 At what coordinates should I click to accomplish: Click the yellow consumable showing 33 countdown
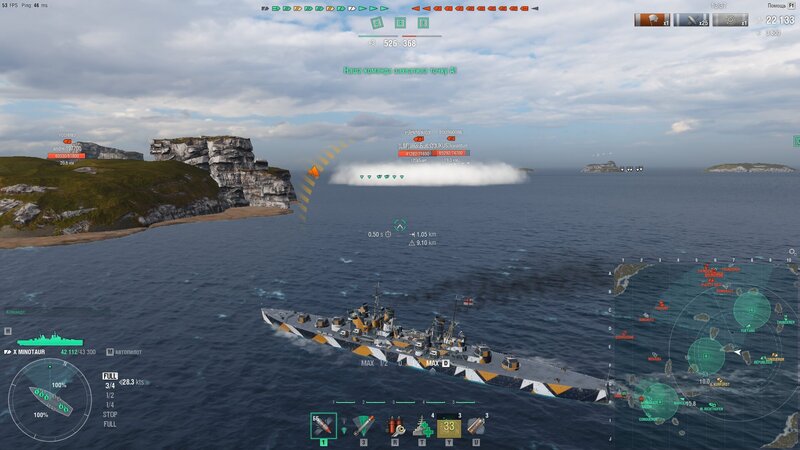[x=448, y=427]
